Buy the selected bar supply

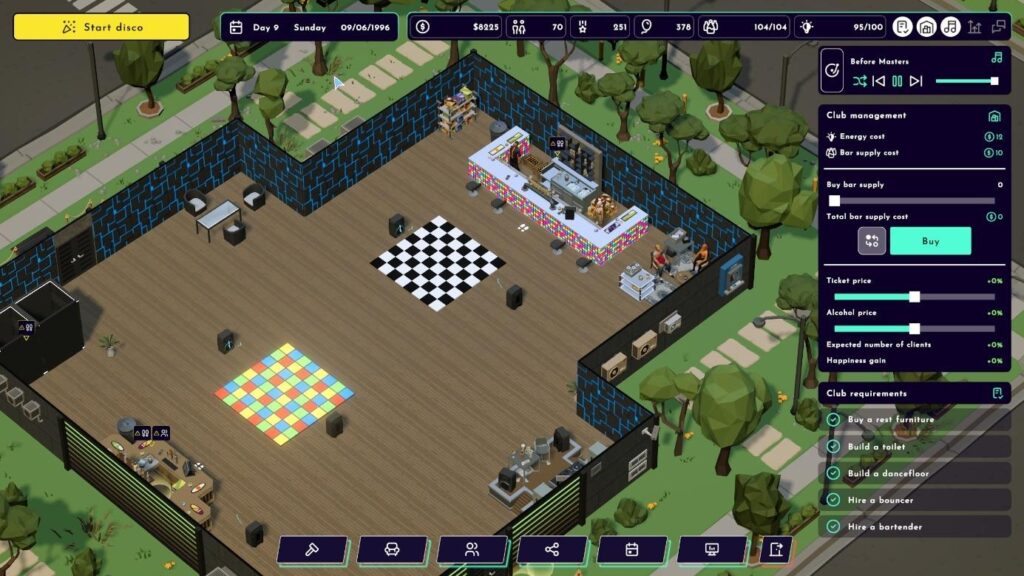pos(930,241)
